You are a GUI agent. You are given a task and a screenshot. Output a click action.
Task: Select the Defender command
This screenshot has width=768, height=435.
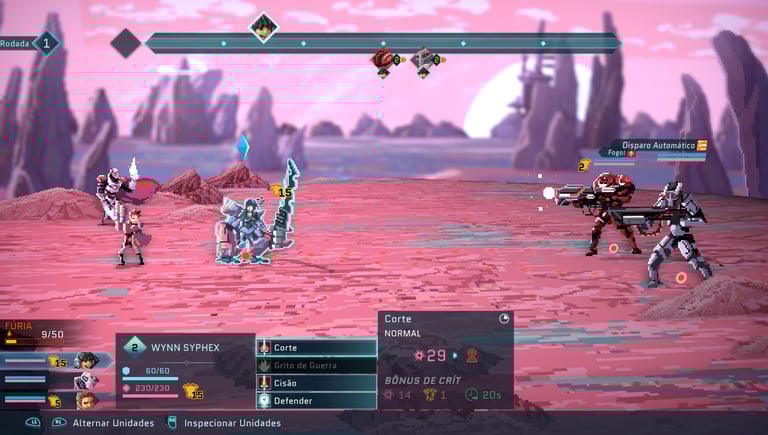316,401
